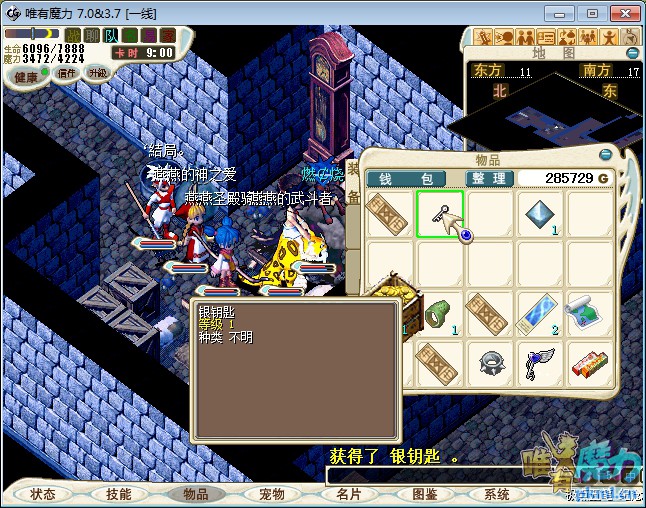The width and height of the screenshot is (646, 508).
Task: Open the 图鉴 album menu
Action: click(423, 494)
